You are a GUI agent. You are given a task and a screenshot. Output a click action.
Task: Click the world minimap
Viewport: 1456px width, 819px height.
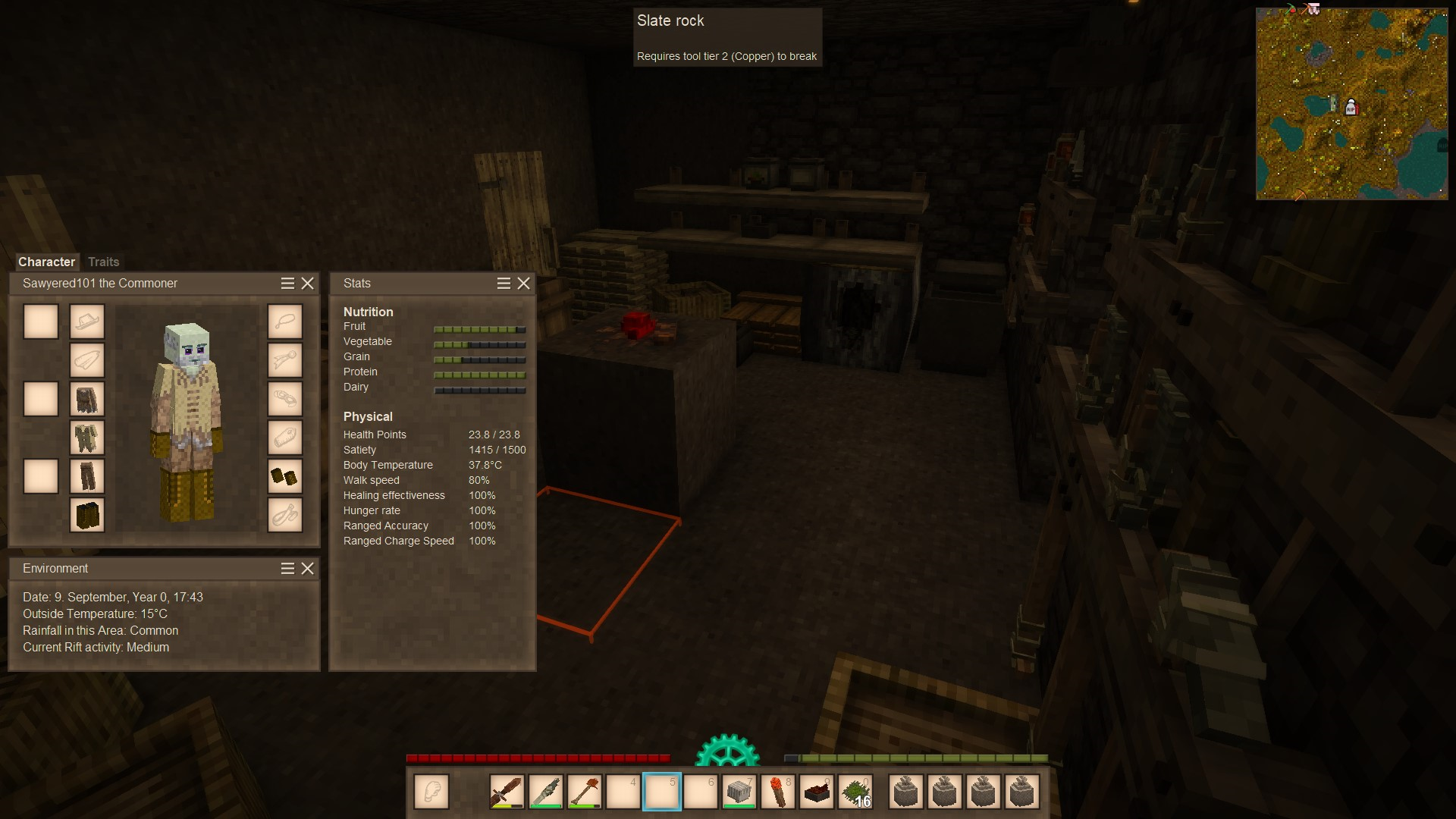1351,104
